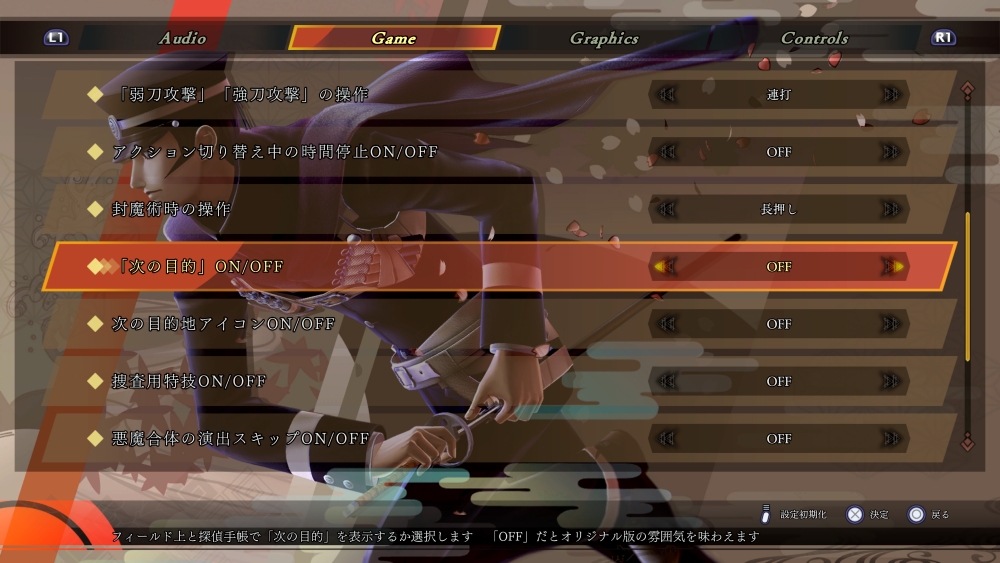The image size is (1000, 563).
Task: Click right arrow for 捜査用特技 setting
Action: [x=892, y=381]
